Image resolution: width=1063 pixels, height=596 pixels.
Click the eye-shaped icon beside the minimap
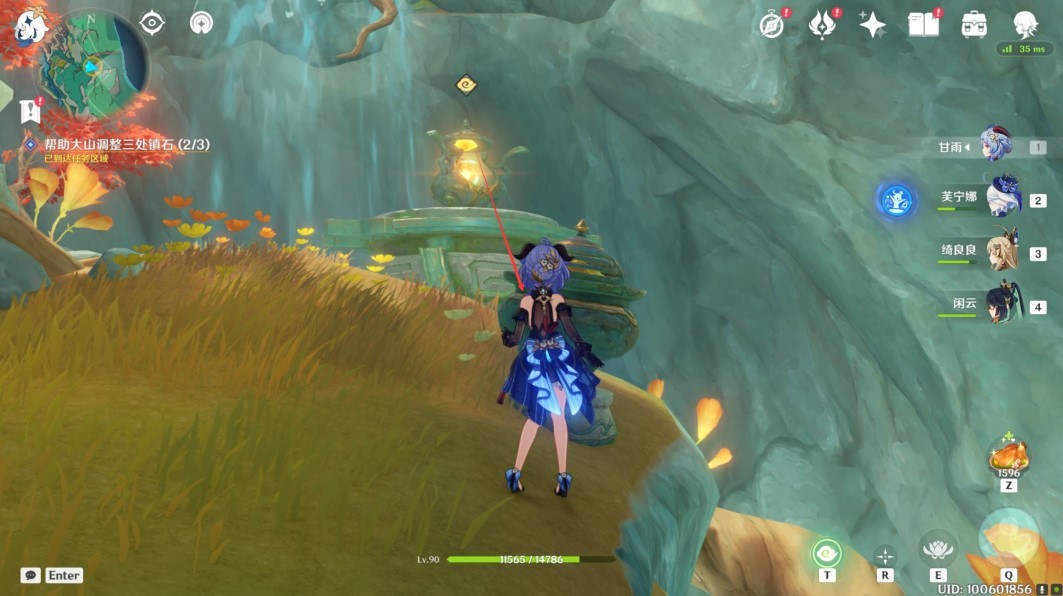click(x=152, y=22)
